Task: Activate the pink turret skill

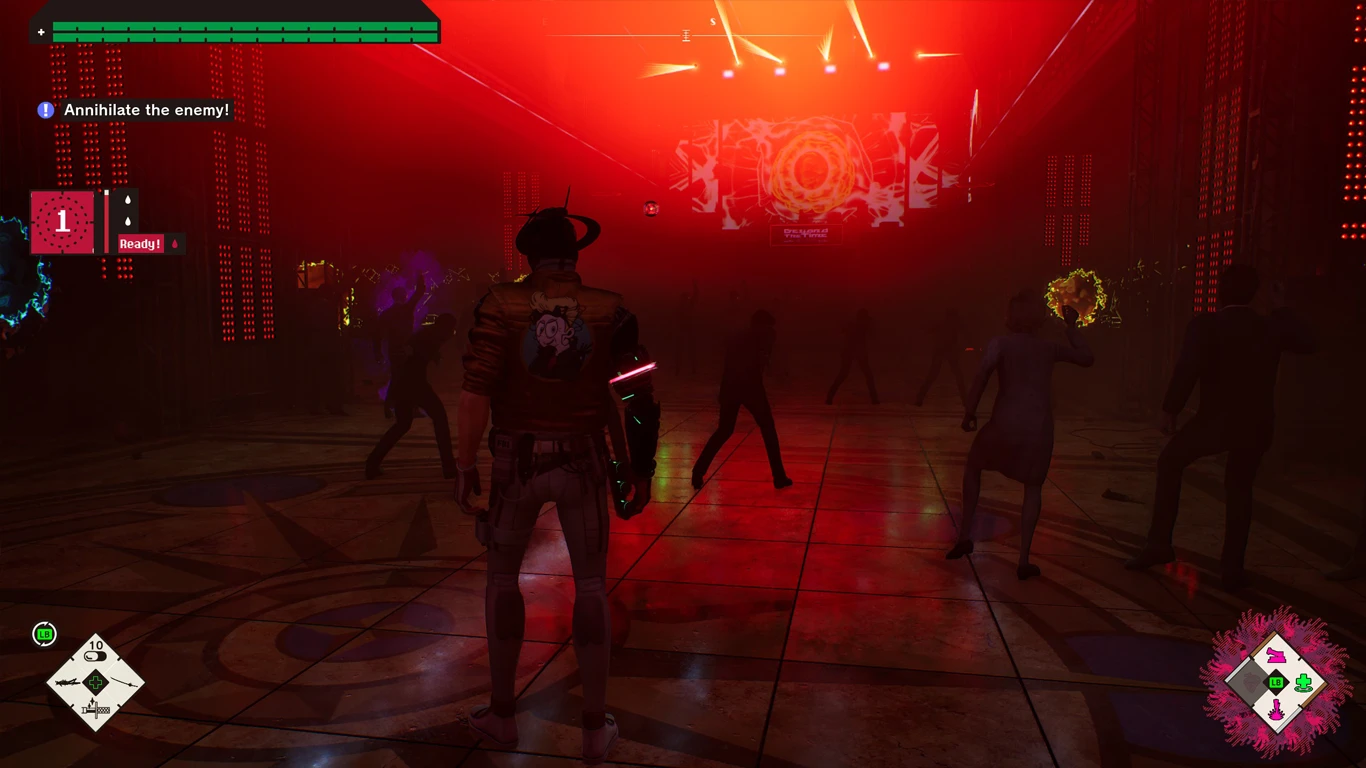Action: pos(1276,656)
